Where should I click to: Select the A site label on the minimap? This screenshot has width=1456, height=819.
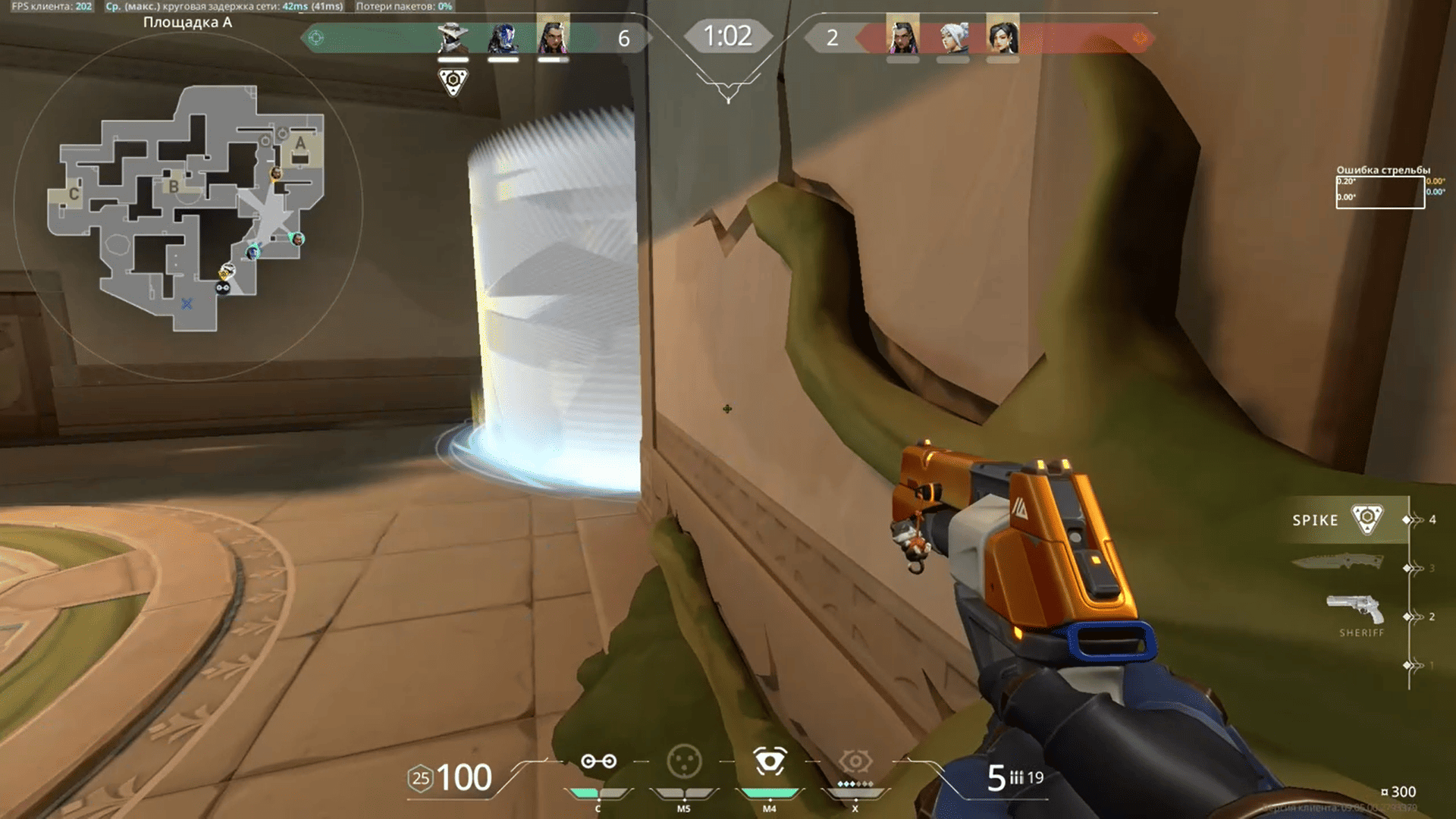[300, 143]
